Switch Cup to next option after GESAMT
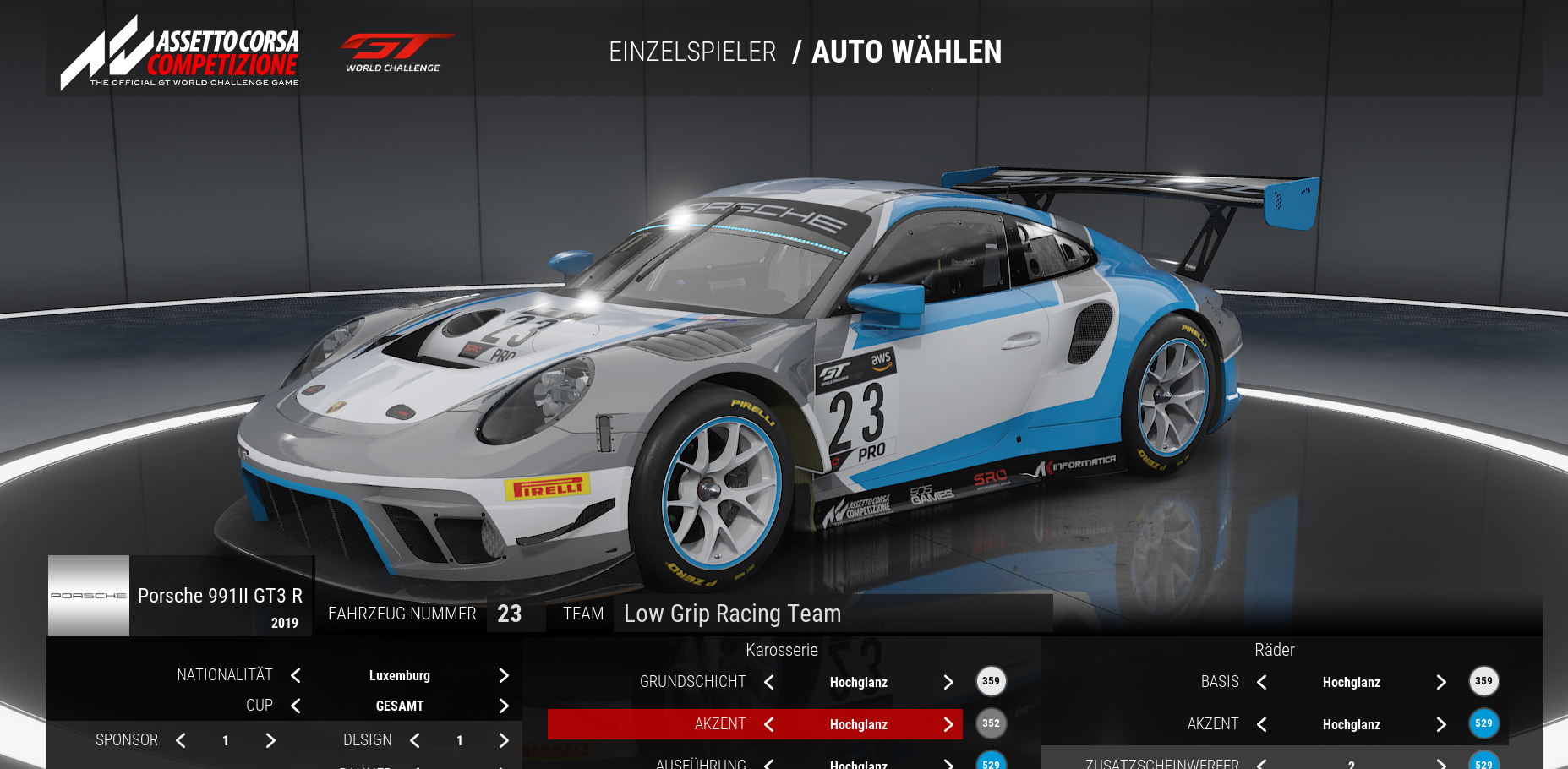Screen dimensions: 1568x769 504,706
